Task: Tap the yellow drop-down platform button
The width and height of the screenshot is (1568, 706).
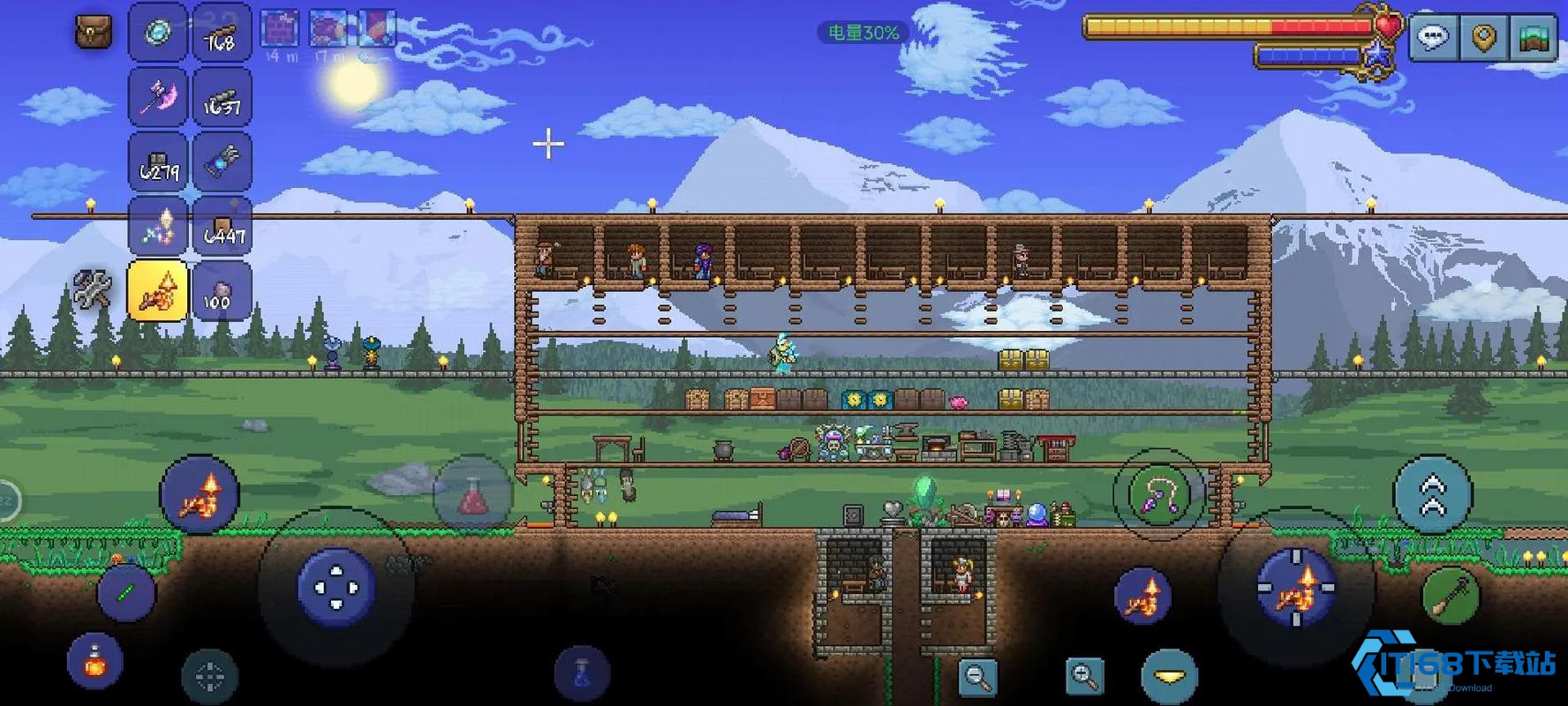Action: tap(1169, 677)
